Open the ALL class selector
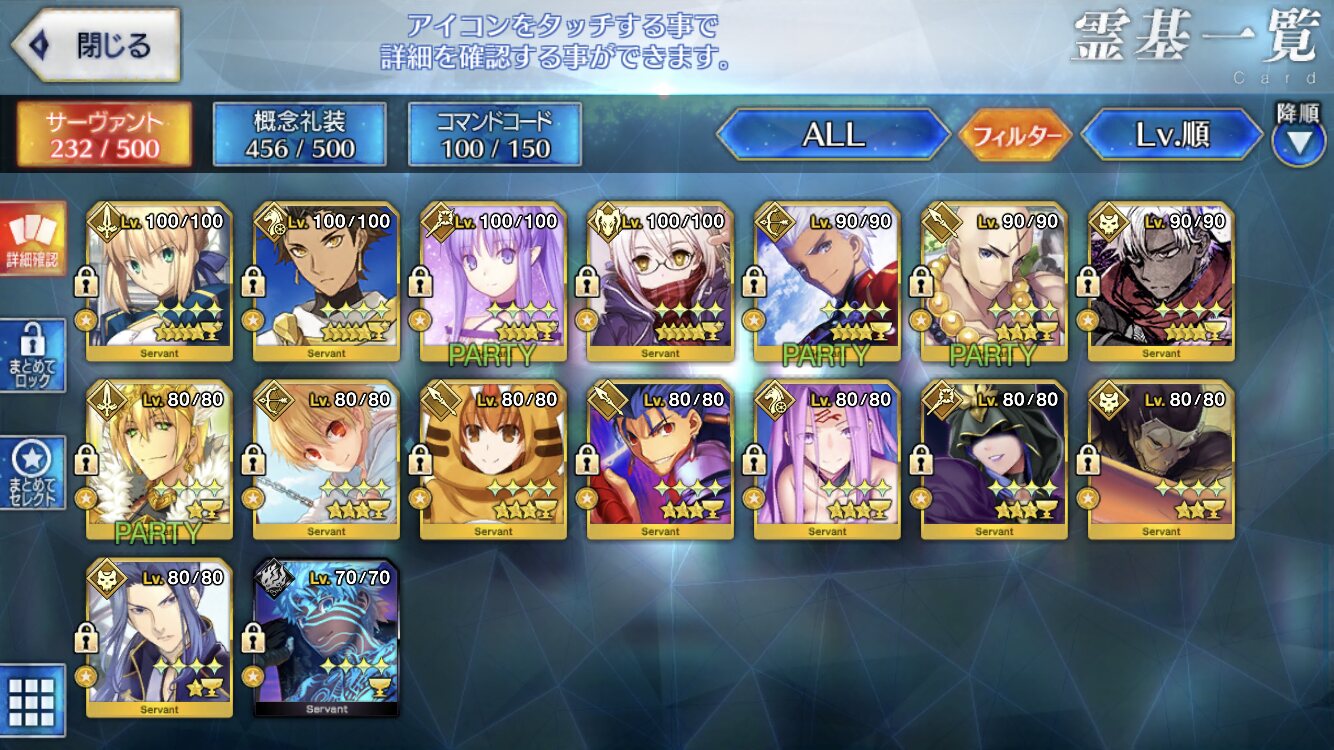The width and height of the screenshot is (1334, 750). click(833, 135)
